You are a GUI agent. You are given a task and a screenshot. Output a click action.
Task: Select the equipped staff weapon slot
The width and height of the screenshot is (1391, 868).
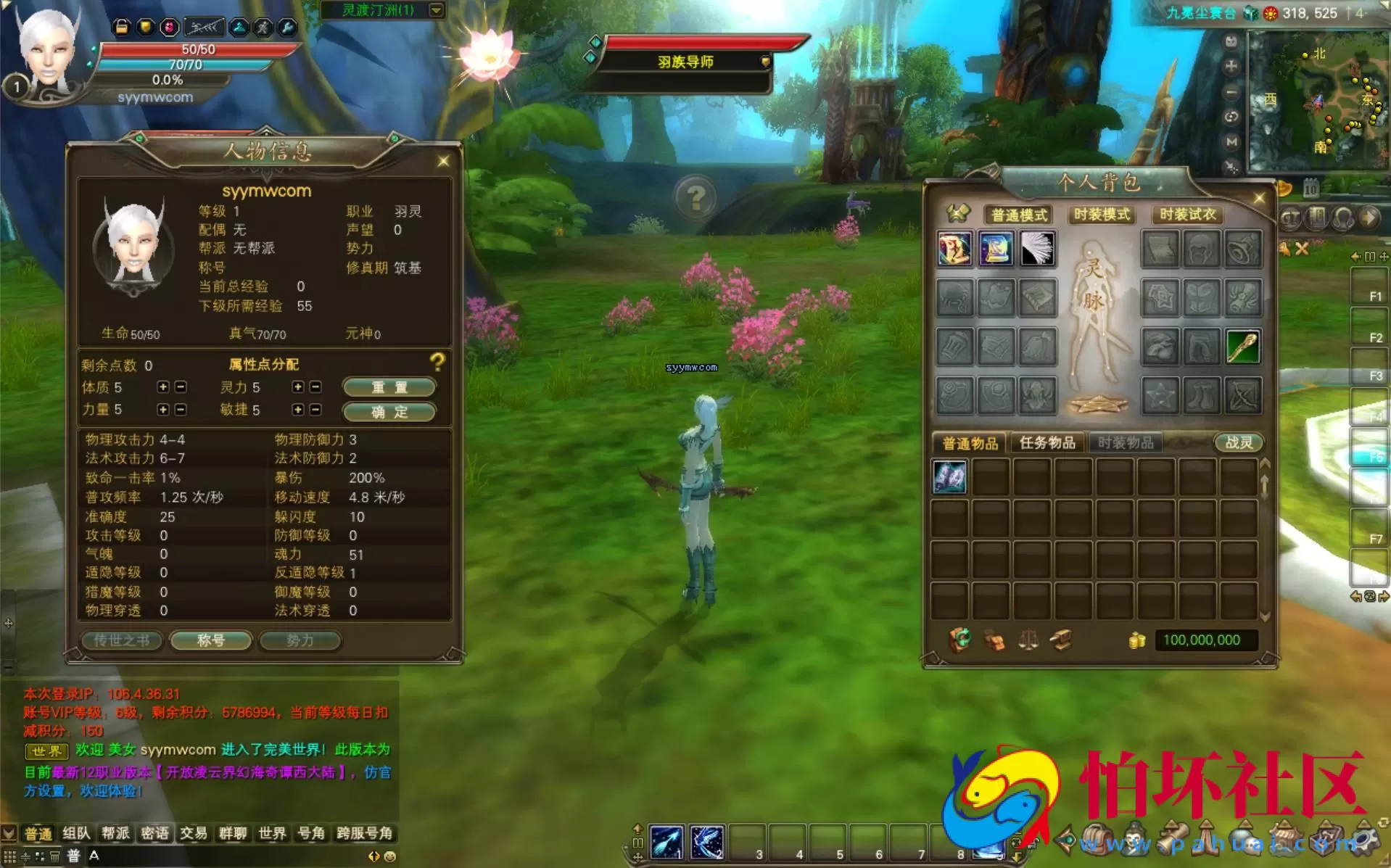[x=1242, y=347]
